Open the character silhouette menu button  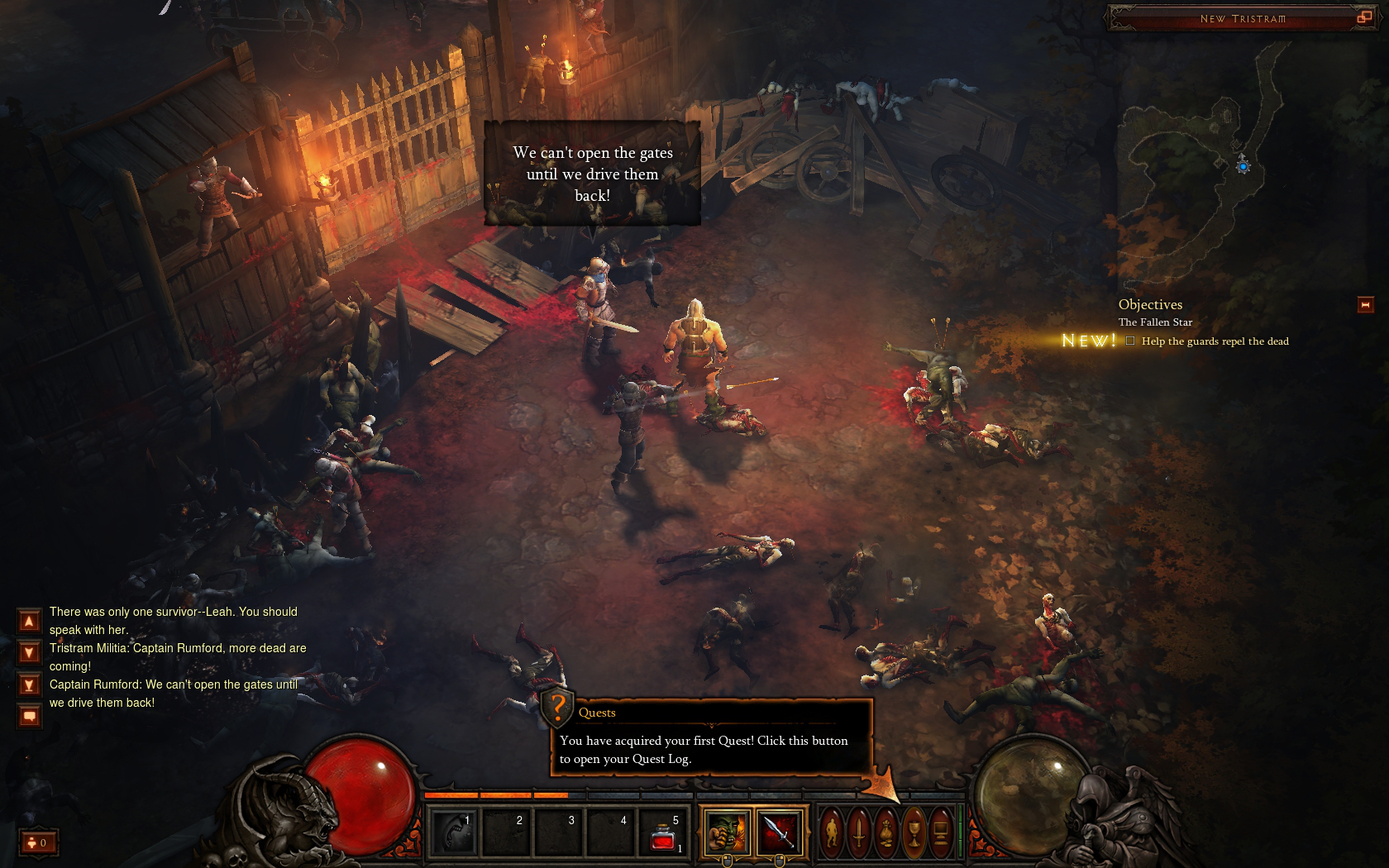click(x=833, y=832)
